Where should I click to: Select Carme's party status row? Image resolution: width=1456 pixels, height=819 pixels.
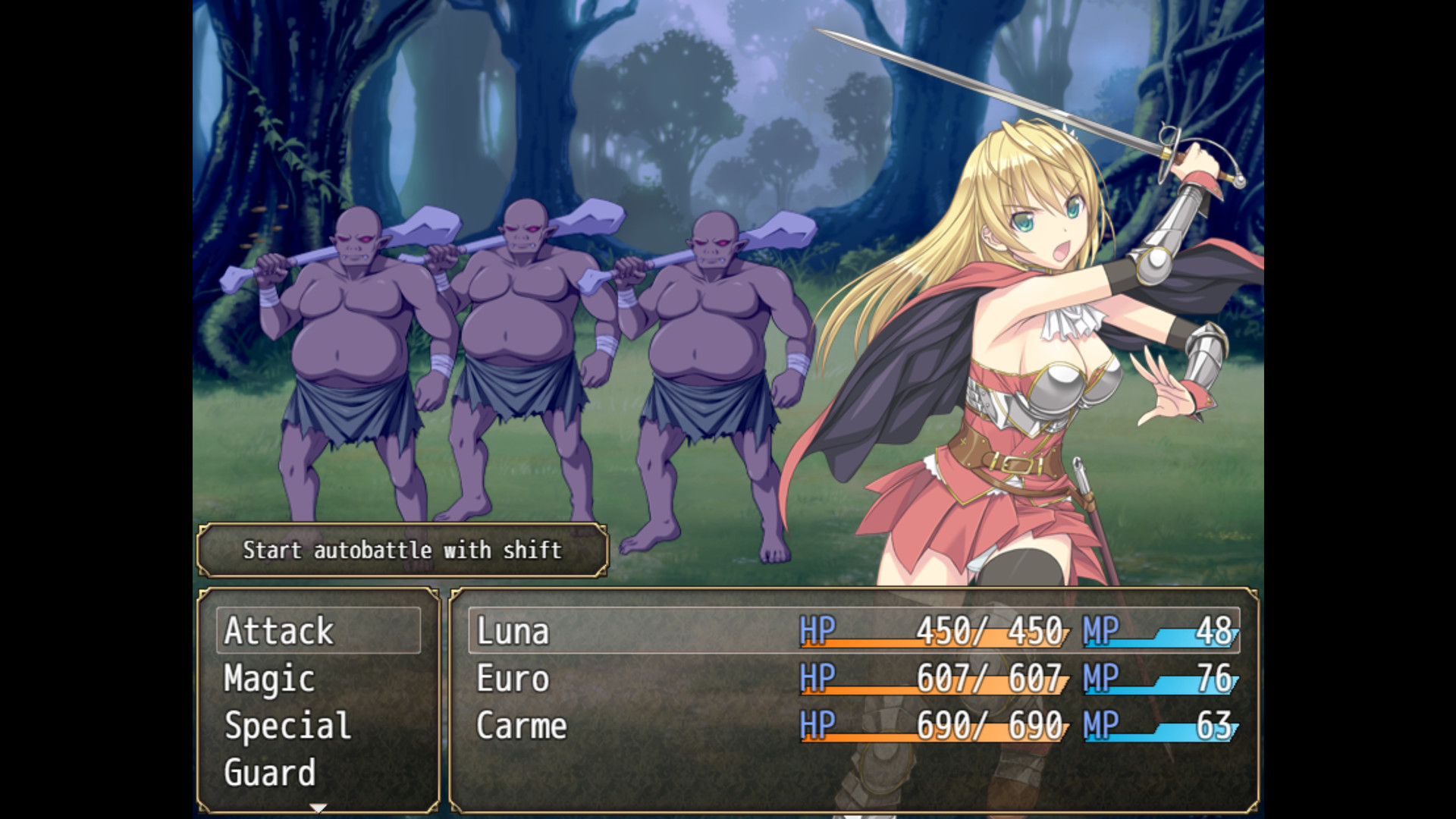click(x=853, y=726)
